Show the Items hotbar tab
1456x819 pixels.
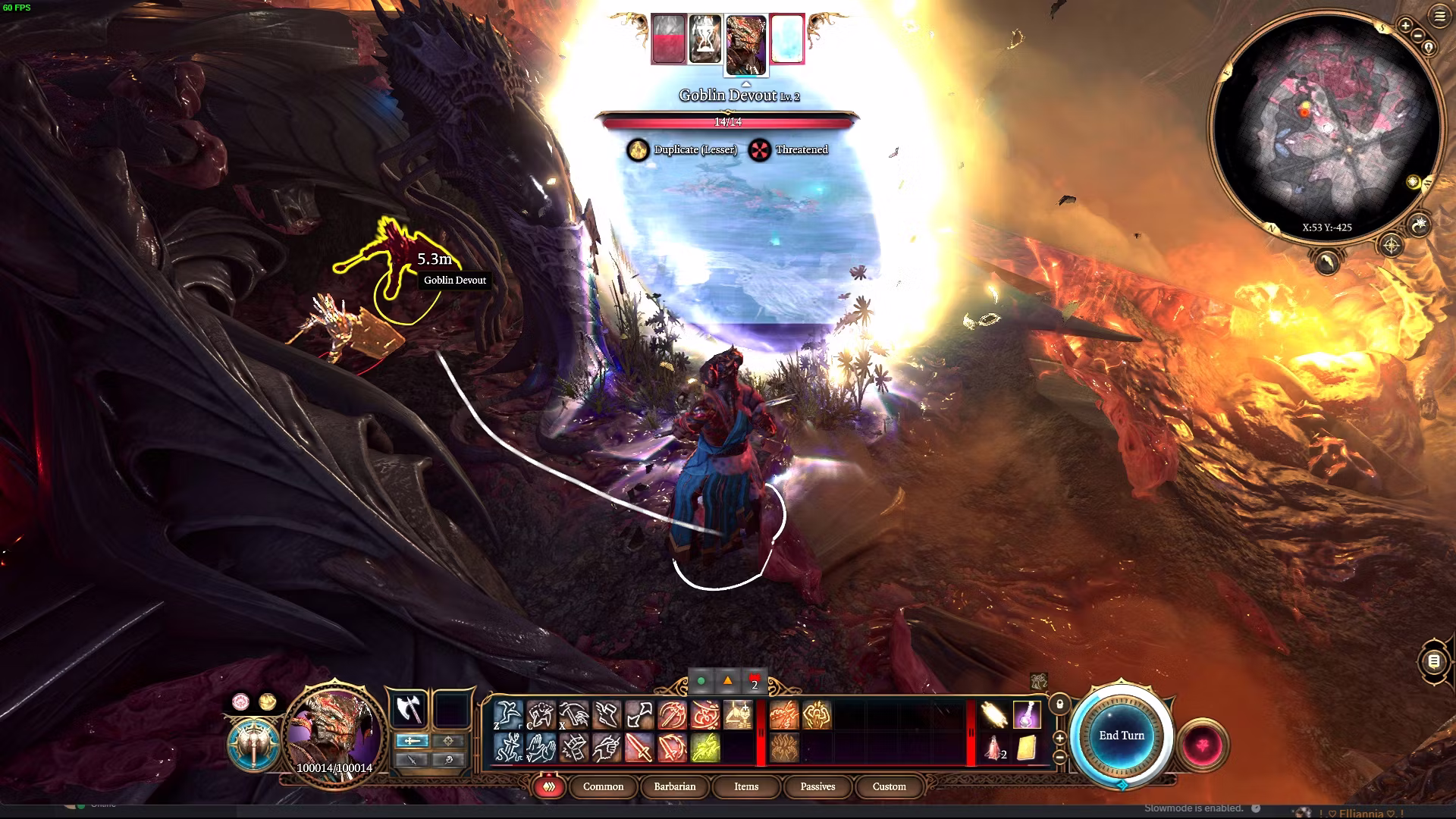pos(746,786)
